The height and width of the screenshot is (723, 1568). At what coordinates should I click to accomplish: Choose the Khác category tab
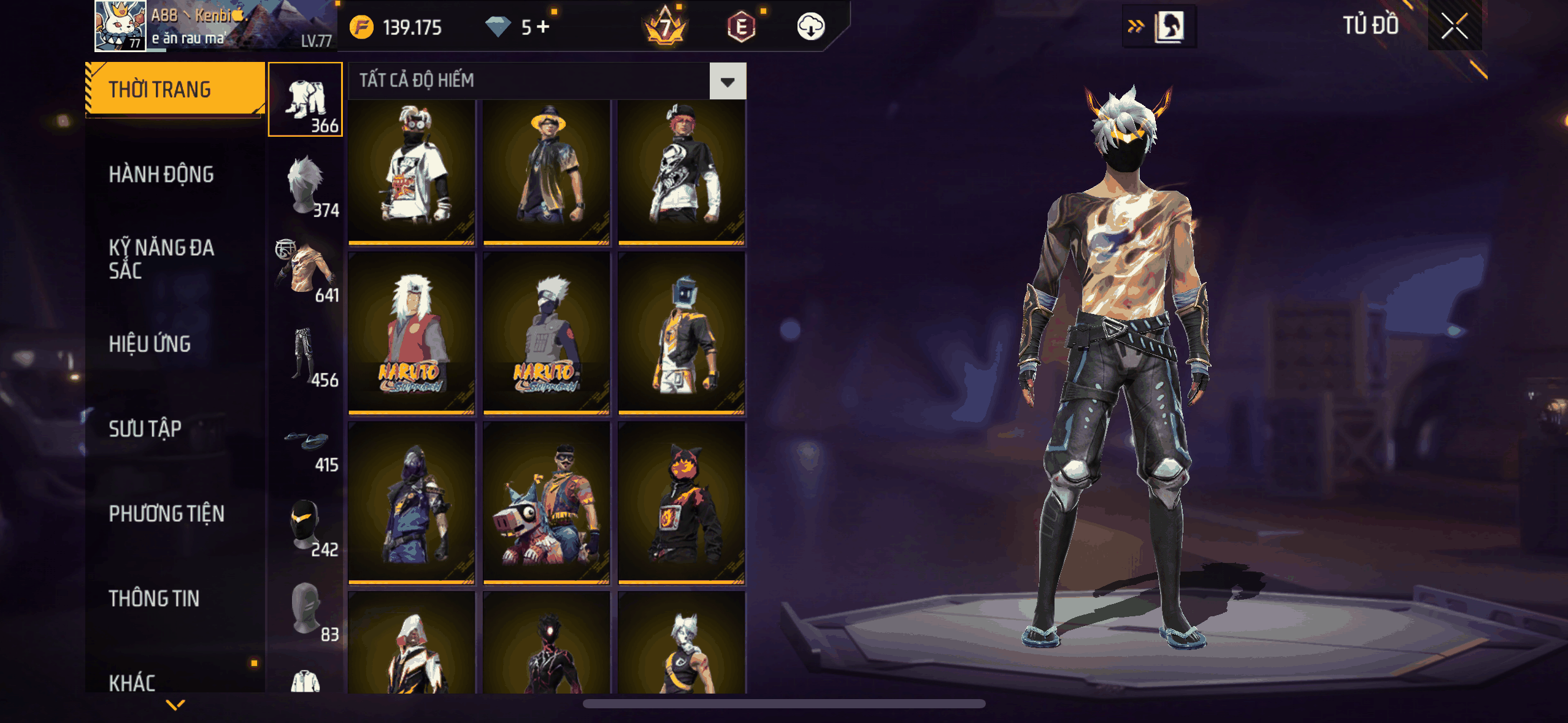[x=132, y=682]
